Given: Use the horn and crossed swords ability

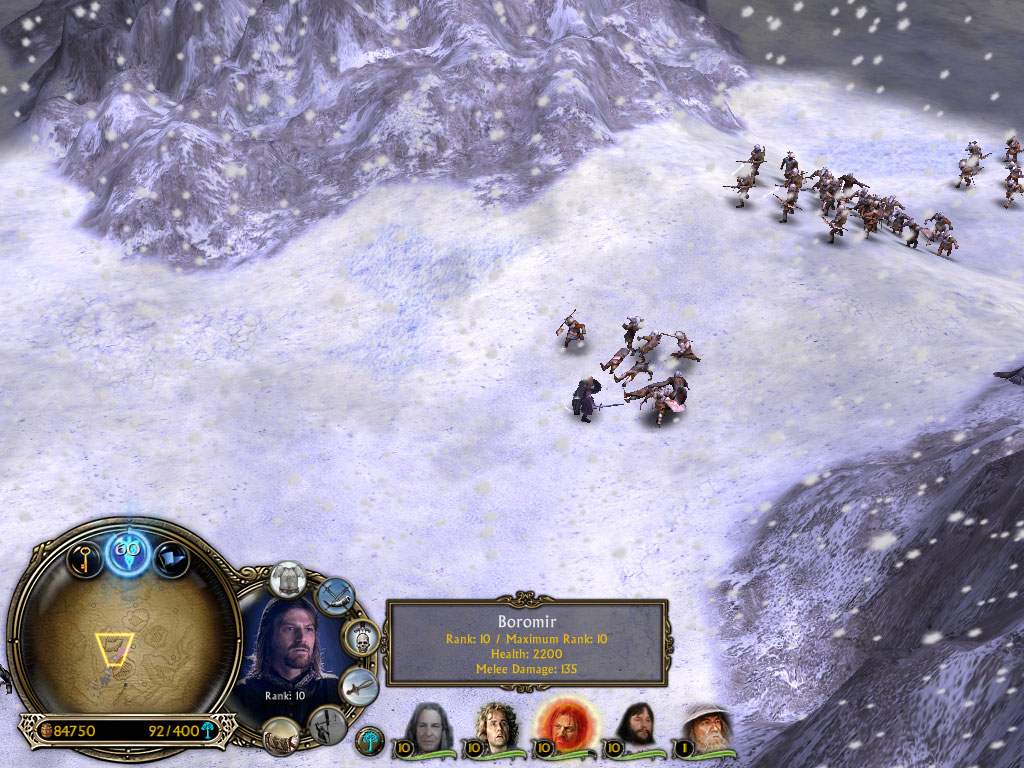Looking at the screenshot, I should click(335, 595).
